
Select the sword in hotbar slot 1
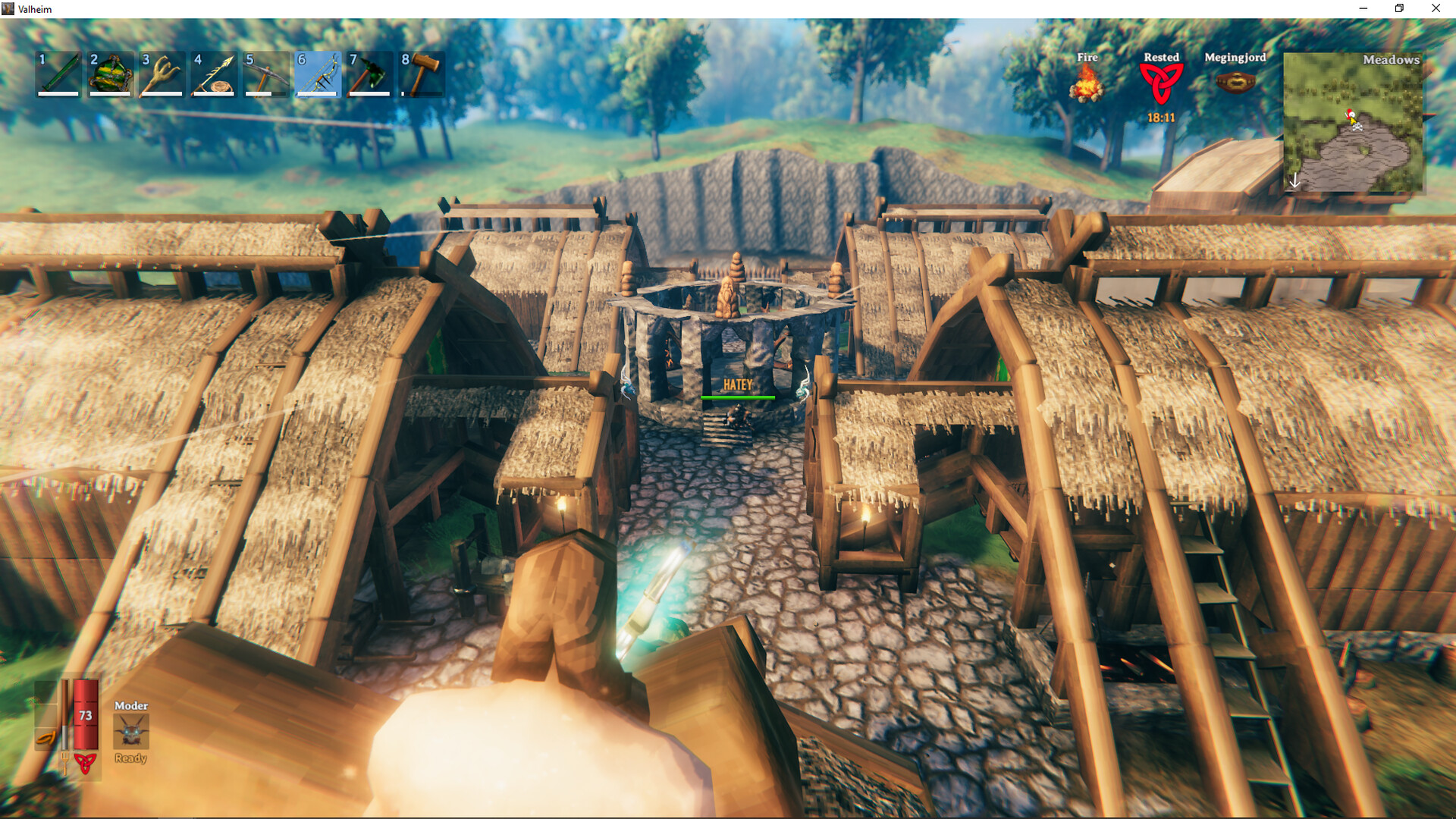click(x=57, y=72)
